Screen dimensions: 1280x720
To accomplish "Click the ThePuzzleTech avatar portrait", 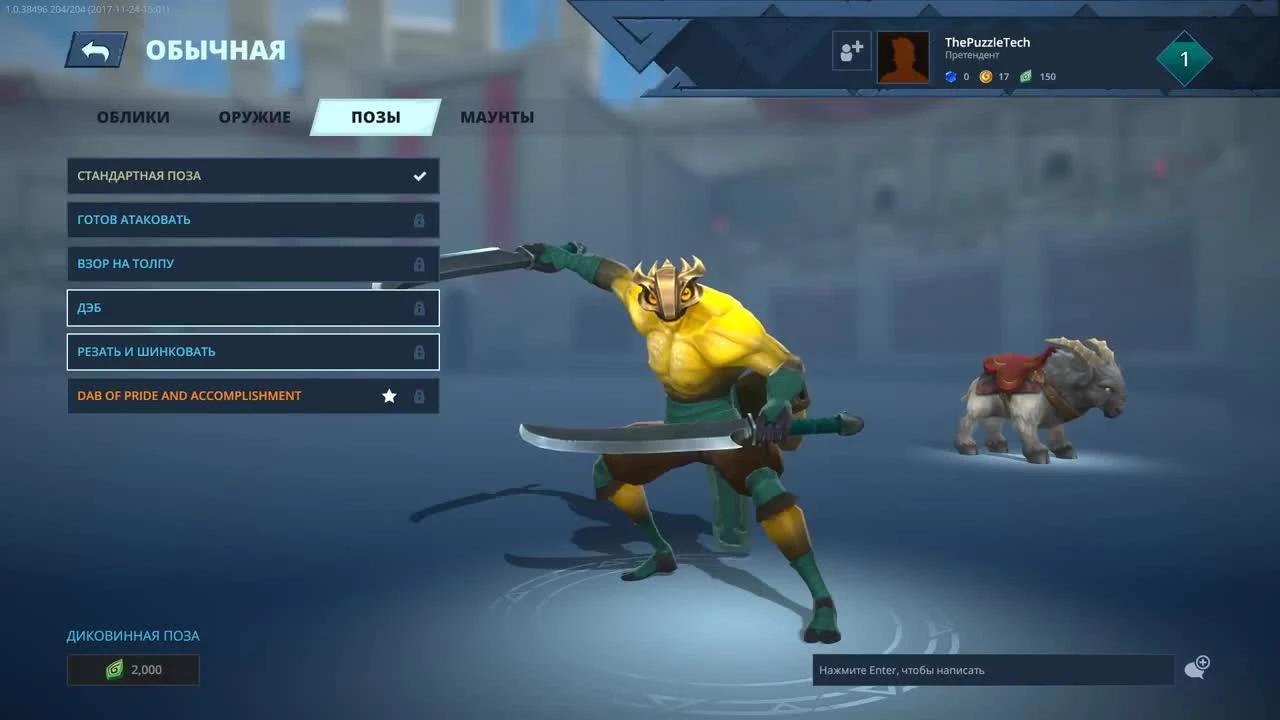I will coord(903,56).
